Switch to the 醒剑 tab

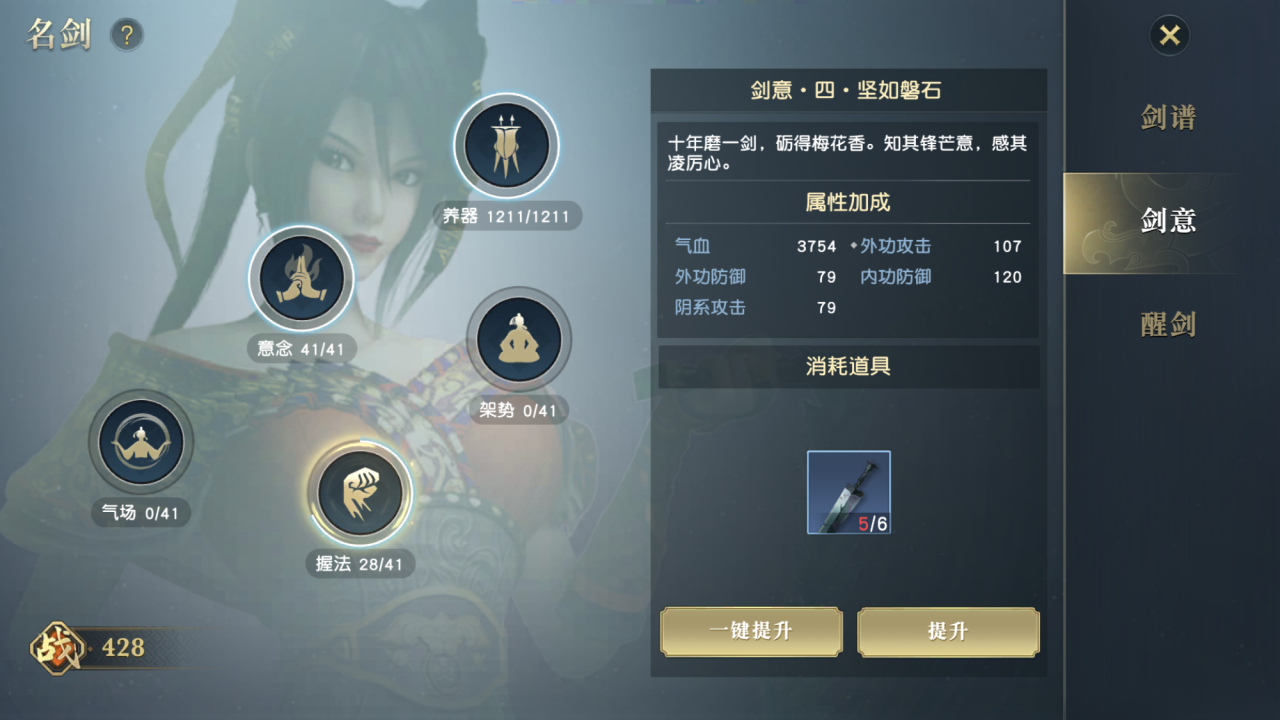(1171, 323)
